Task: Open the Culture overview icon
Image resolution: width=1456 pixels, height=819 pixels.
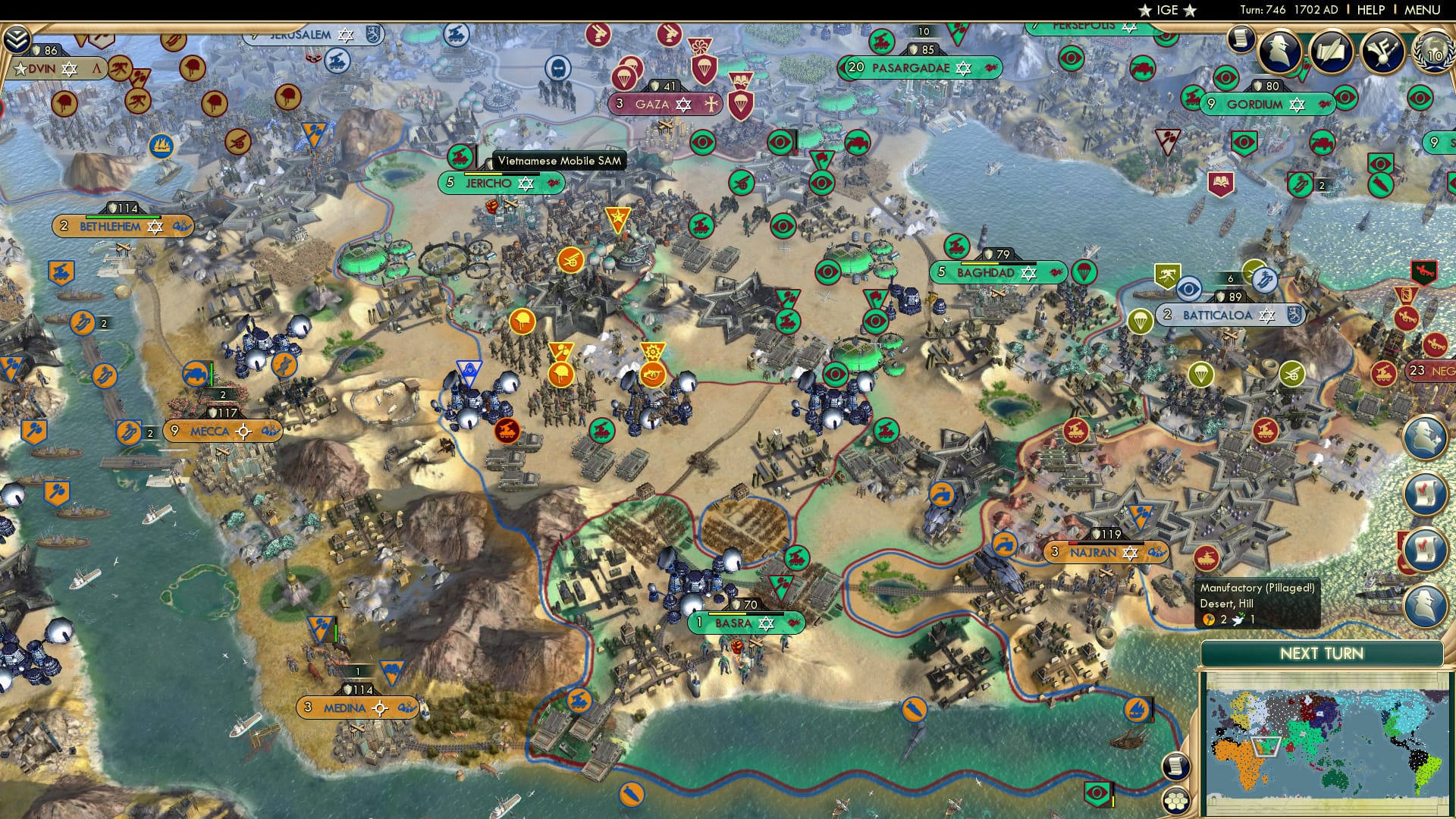Action: 1382,49
